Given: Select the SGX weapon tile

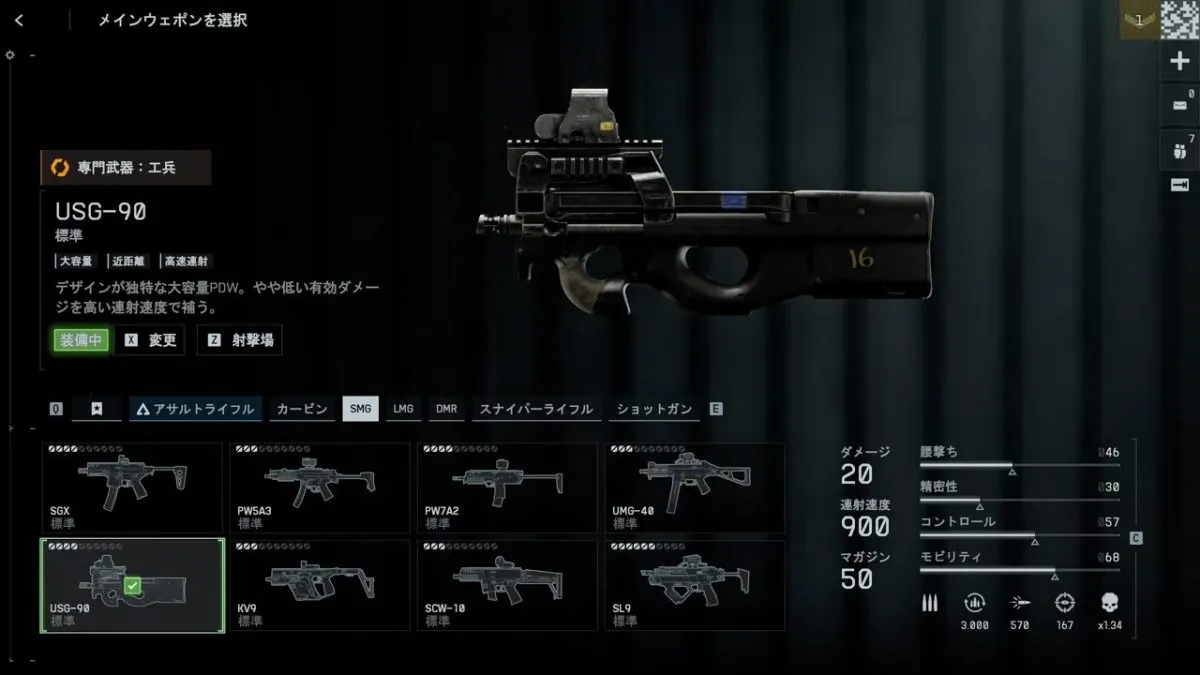Looking at the screenshot, I should [x=131, y=488].
